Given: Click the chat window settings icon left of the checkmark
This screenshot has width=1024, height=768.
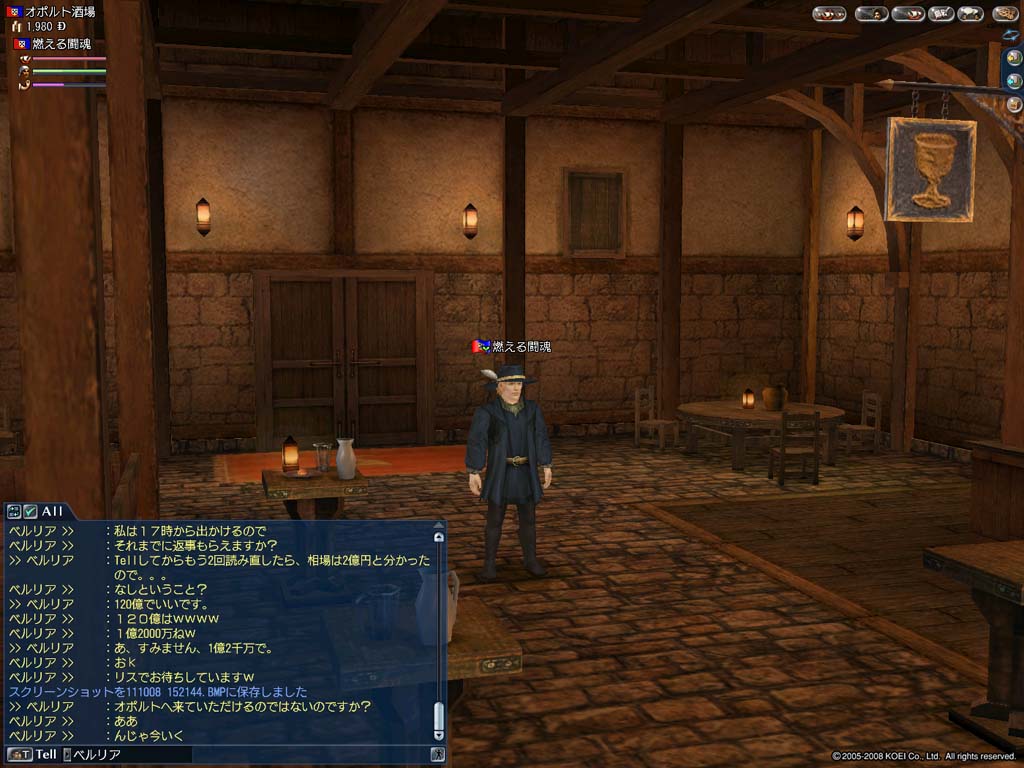Looking at the screenshot, I should pos(14,511).
